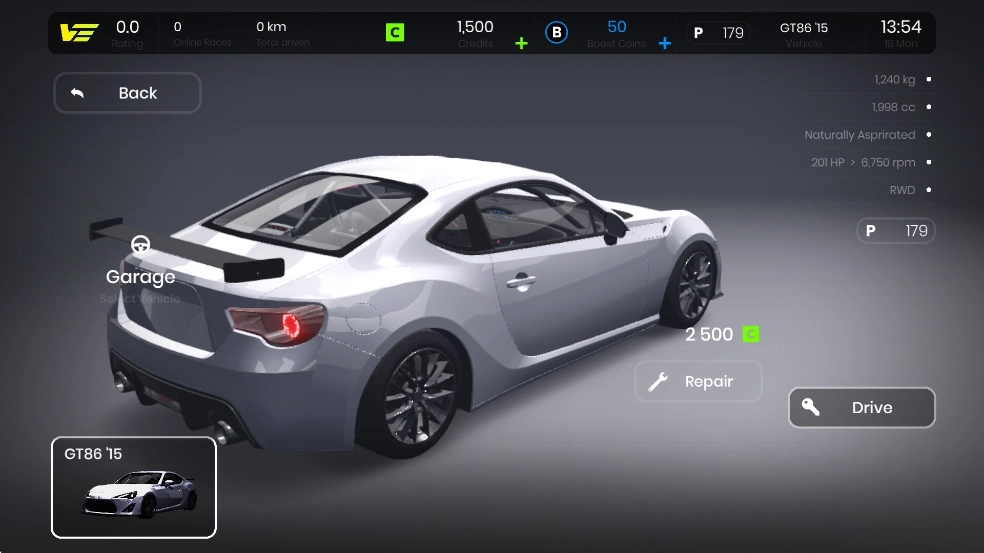Go back using the Back button
This screenshot has width=984, height=553.
(x=127, y=93)
